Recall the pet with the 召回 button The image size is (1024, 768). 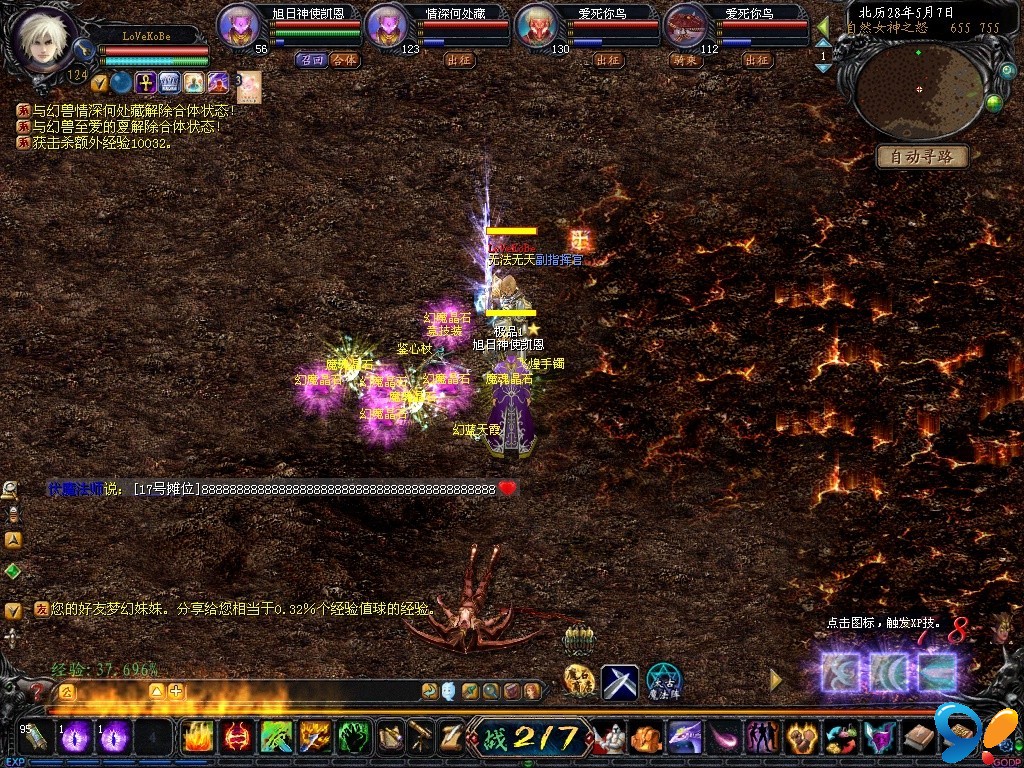pyautogui.click(x=312, y=60)
